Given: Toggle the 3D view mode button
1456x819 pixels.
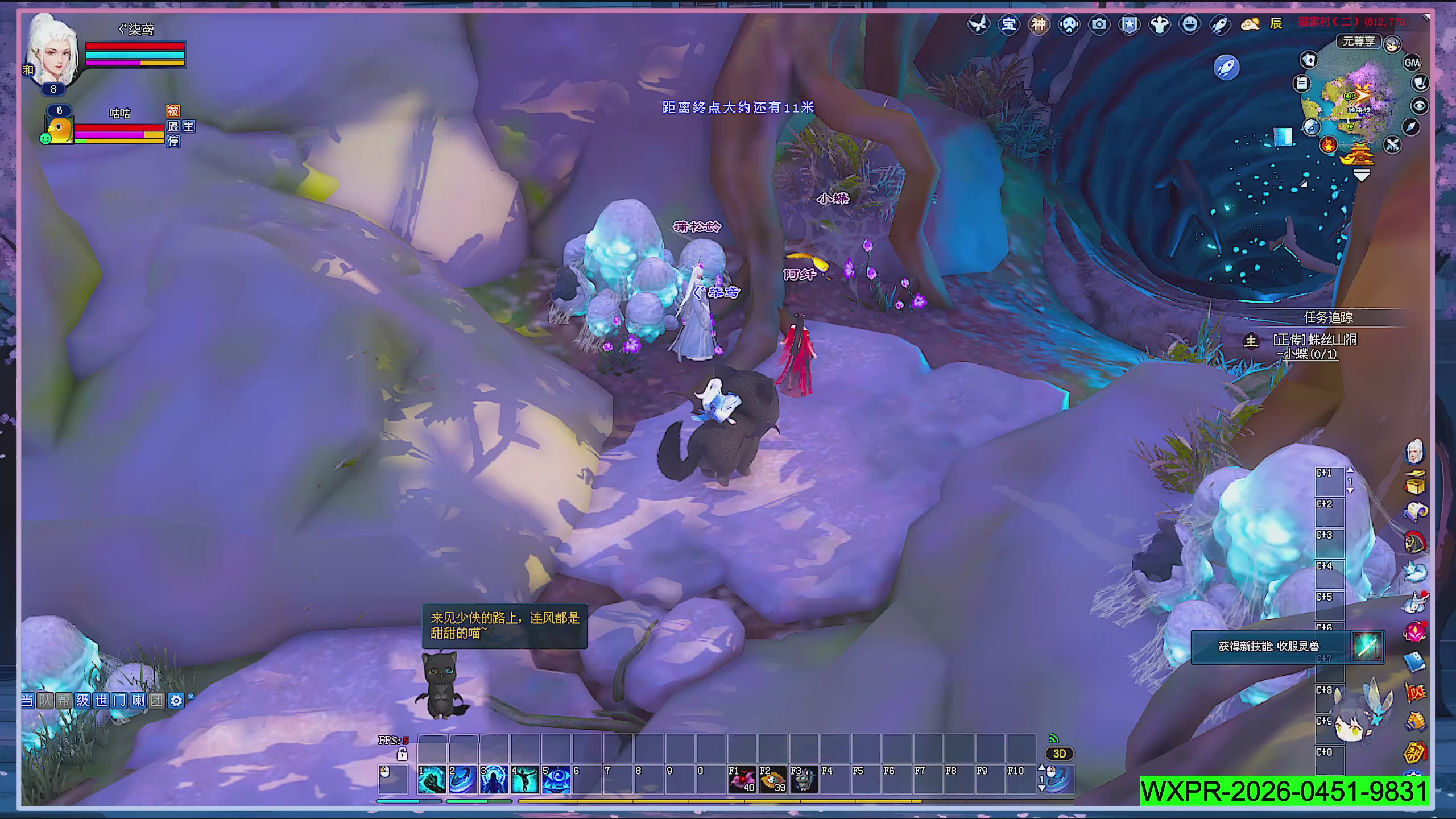Looking at the screenshot, I should [x=1059, y=754].
